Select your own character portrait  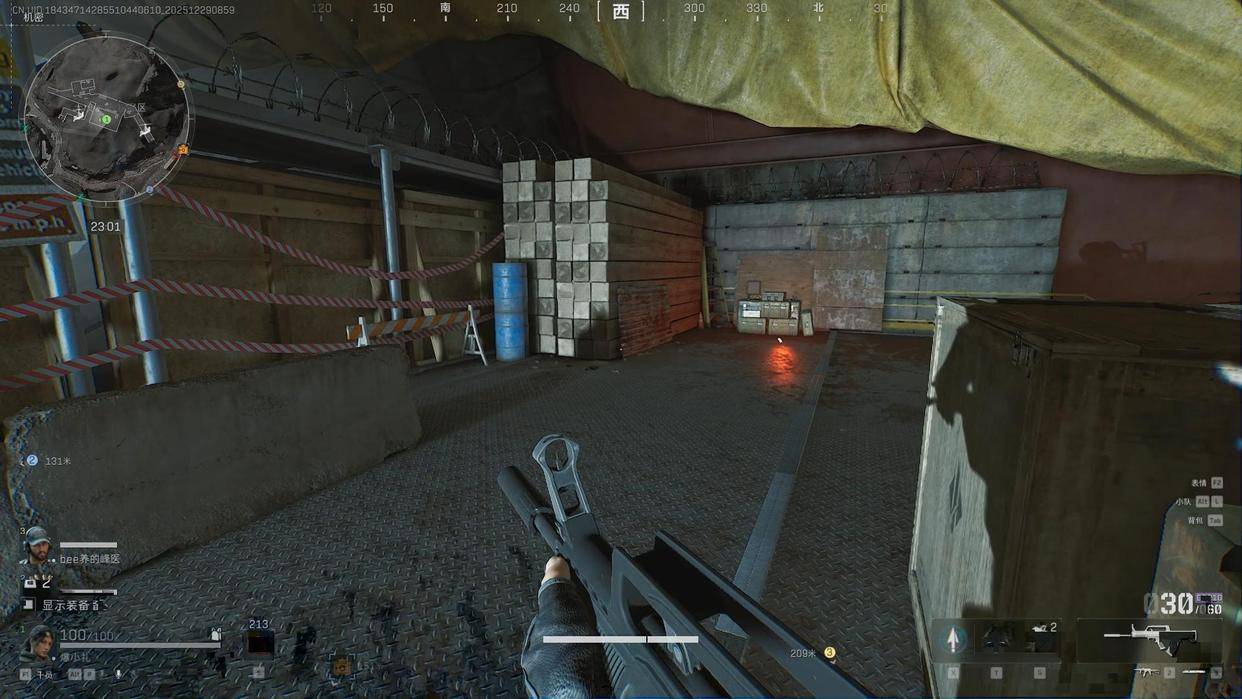point(38,641)
